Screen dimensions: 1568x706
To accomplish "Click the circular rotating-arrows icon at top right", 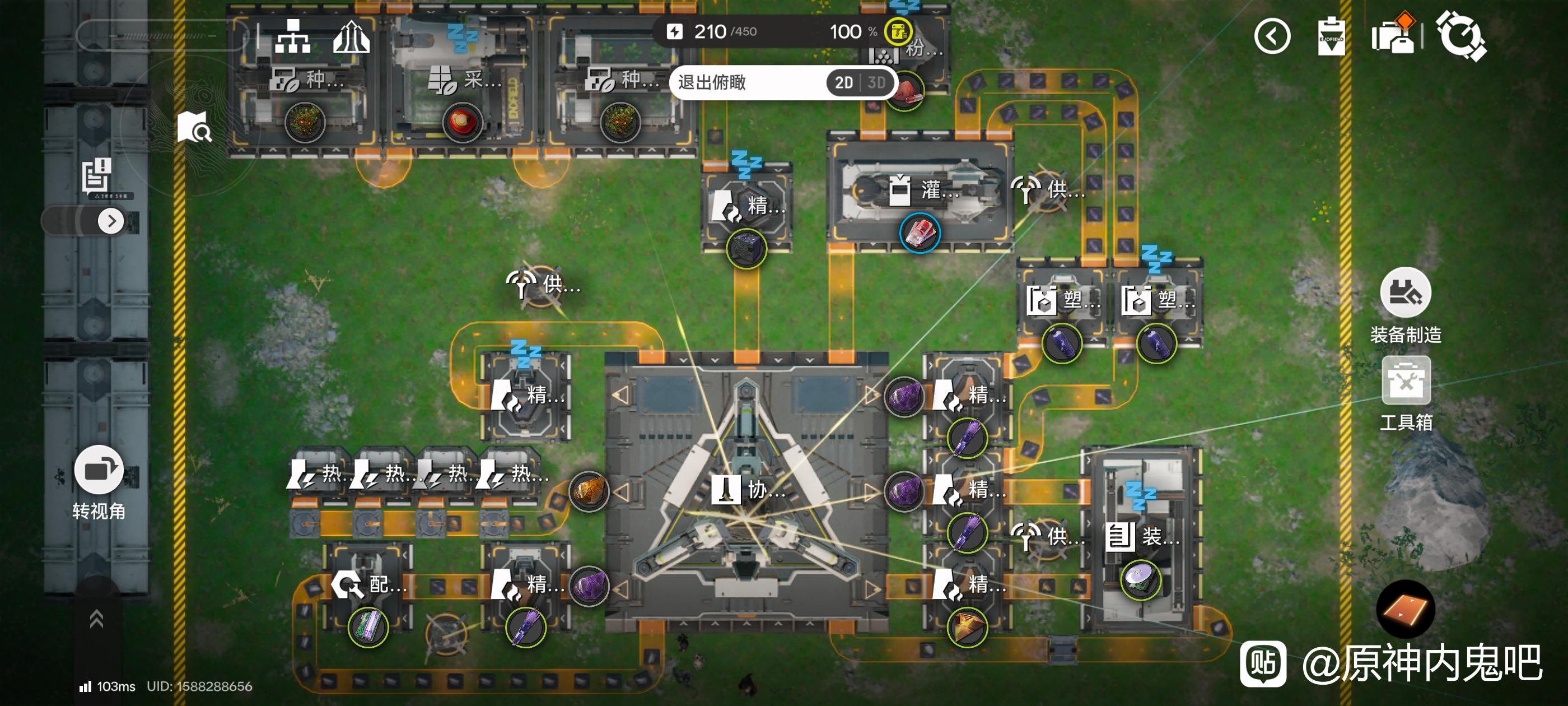I will coord(1462,36).
